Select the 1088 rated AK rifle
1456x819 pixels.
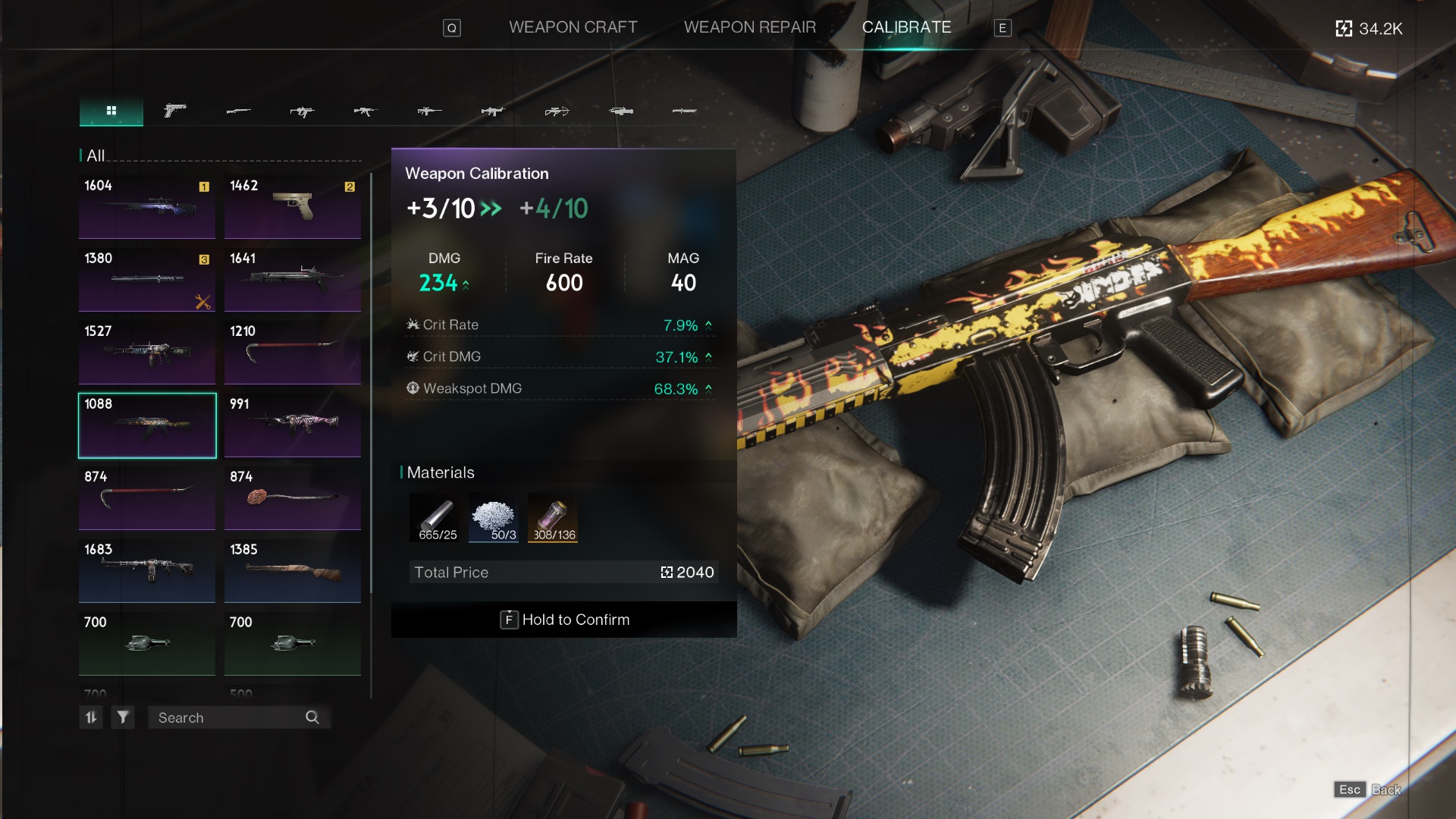coord(147,425)
